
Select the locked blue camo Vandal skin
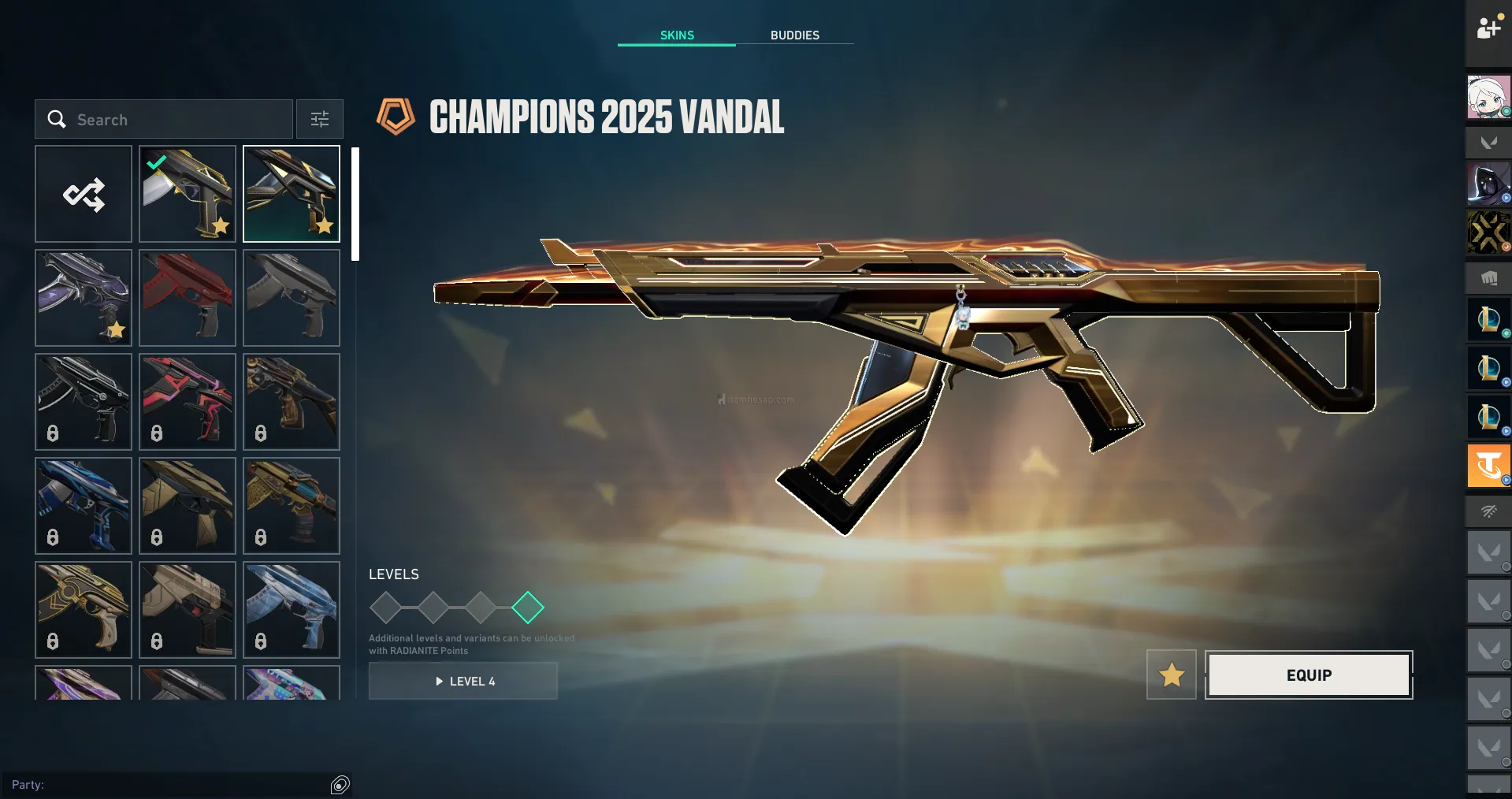[x=292, y=610]
